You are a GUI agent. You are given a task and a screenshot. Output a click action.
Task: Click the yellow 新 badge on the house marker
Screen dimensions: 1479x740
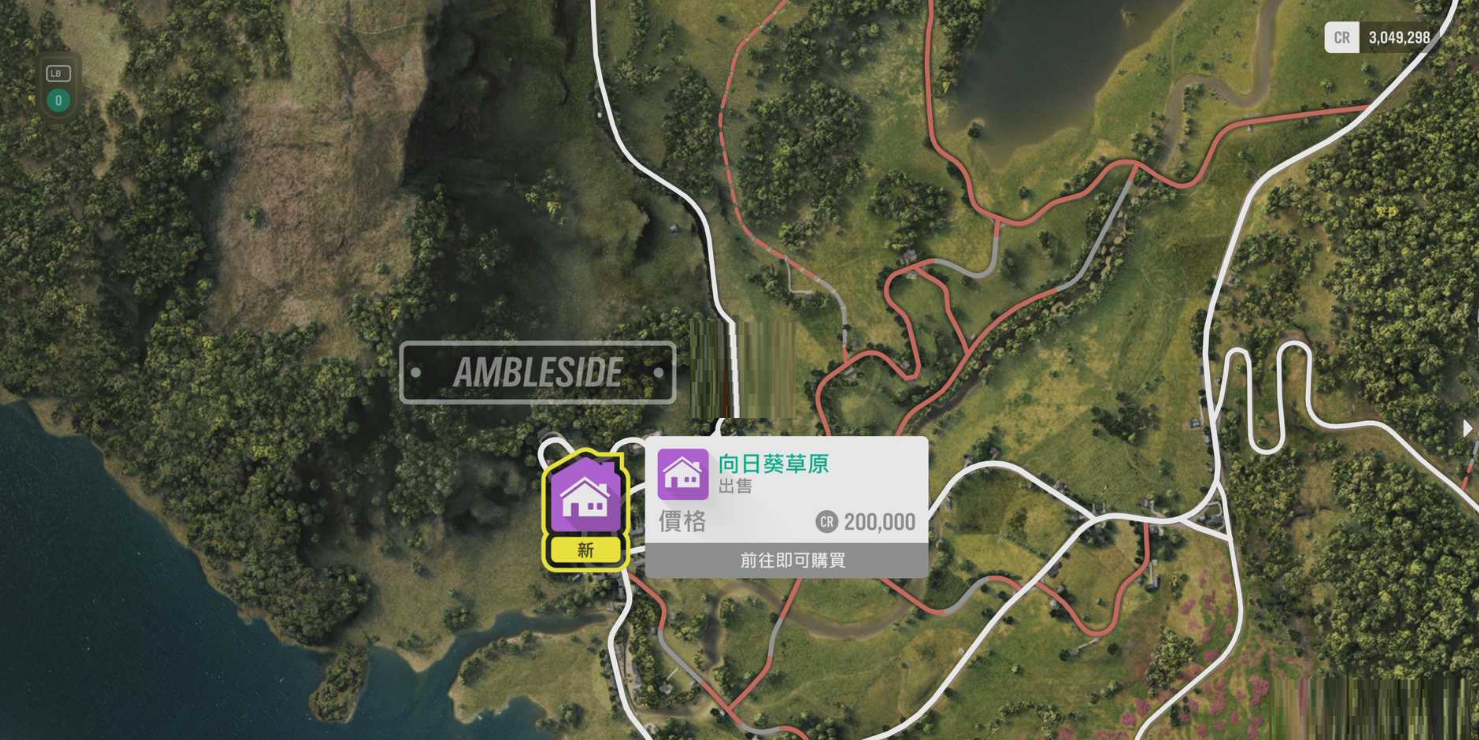coord(584,549)
